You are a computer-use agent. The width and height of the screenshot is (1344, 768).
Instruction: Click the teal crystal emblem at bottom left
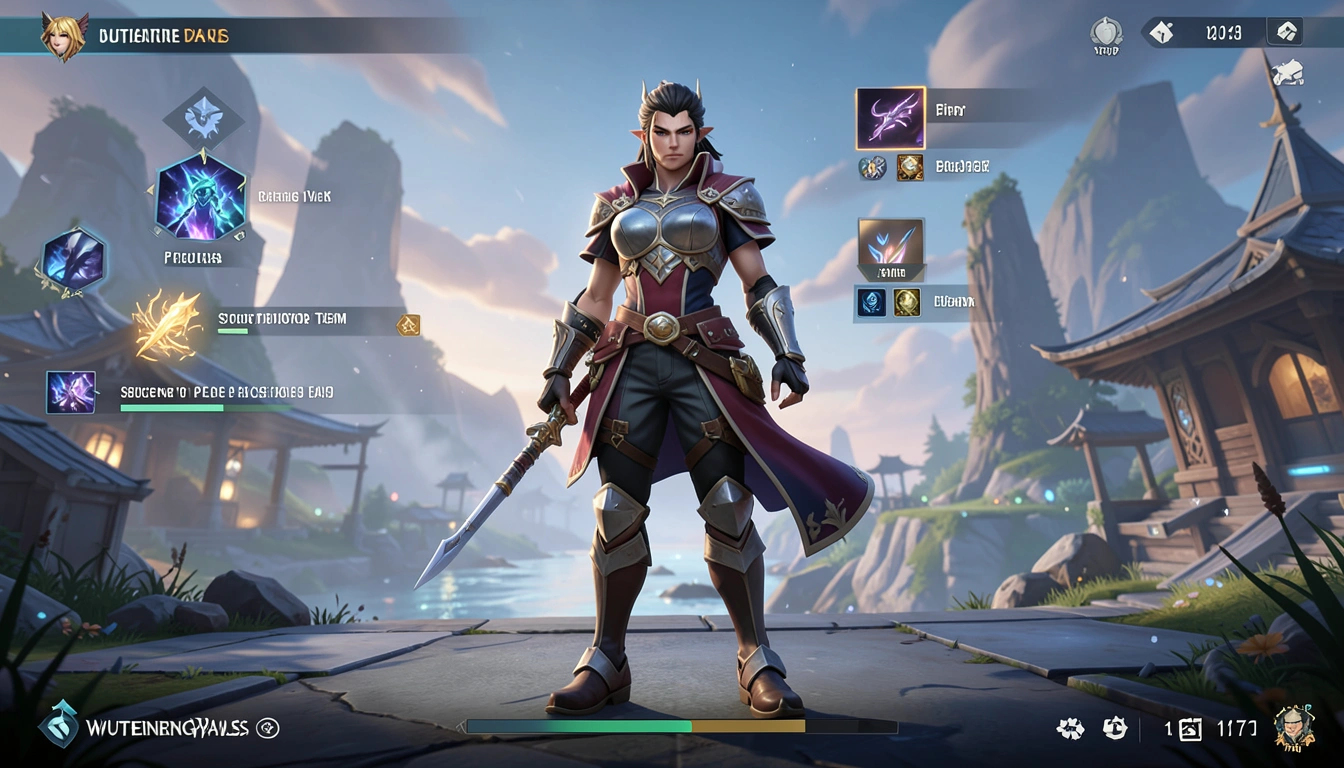58,724
